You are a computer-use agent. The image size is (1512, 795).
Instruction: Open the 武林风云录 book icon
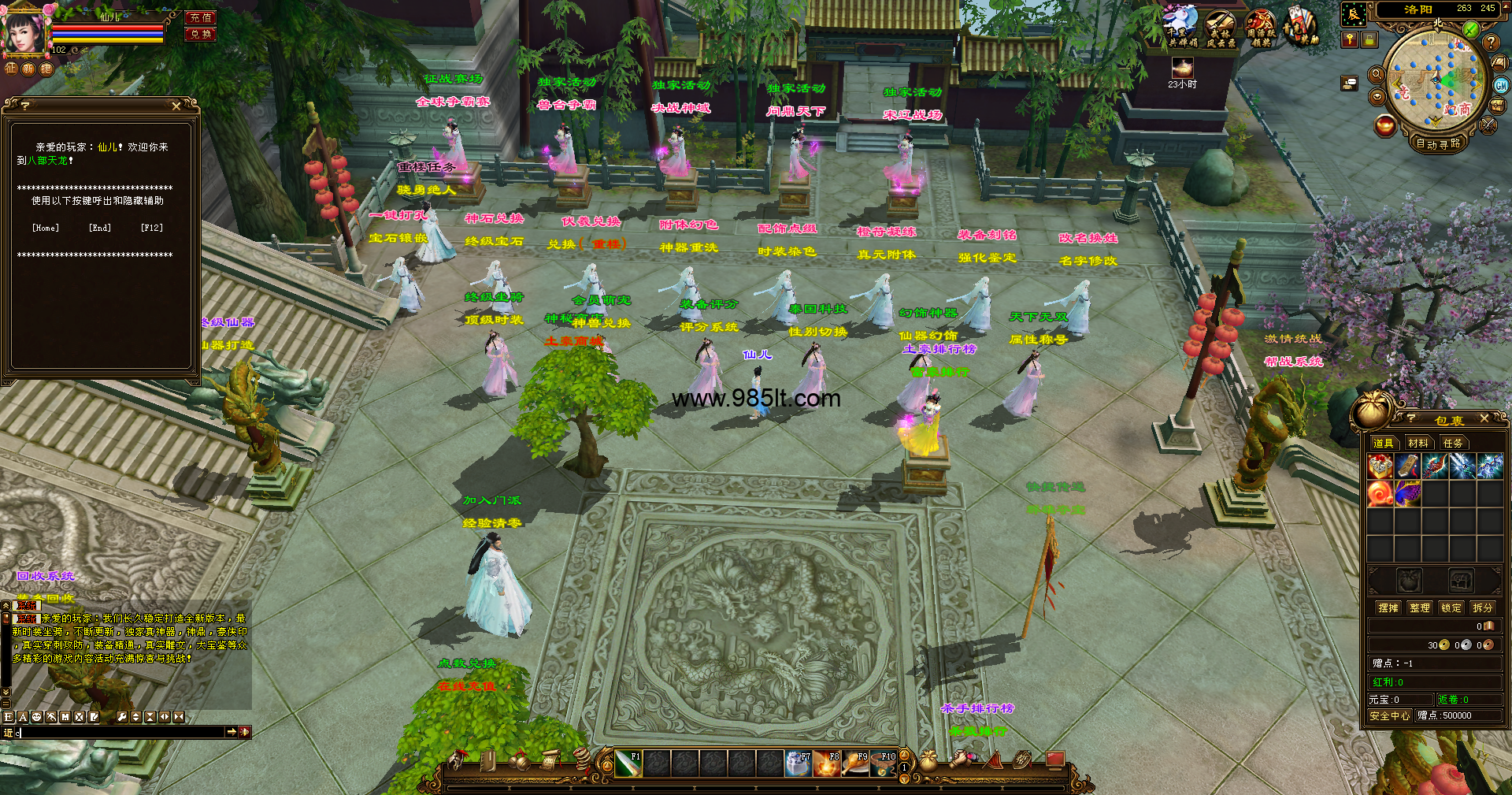[x=1221, y=28]
